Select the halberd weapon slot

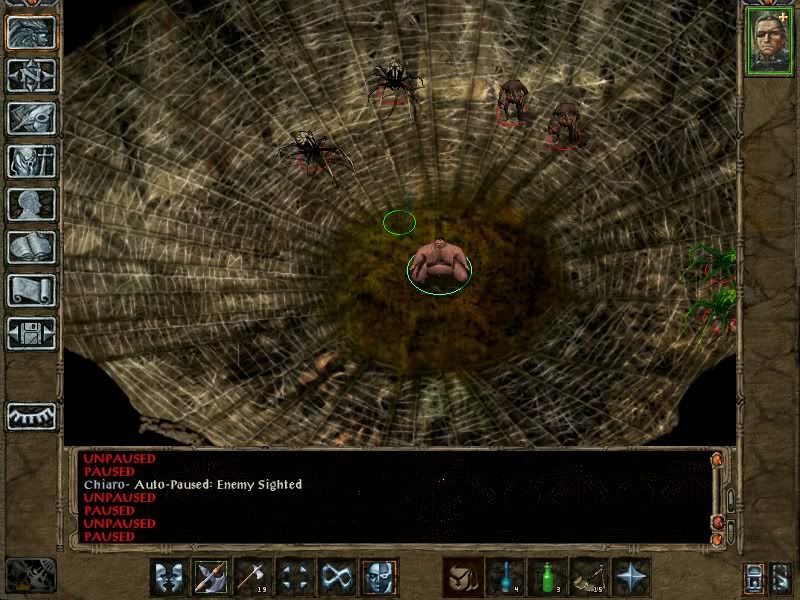pos(211,577)
